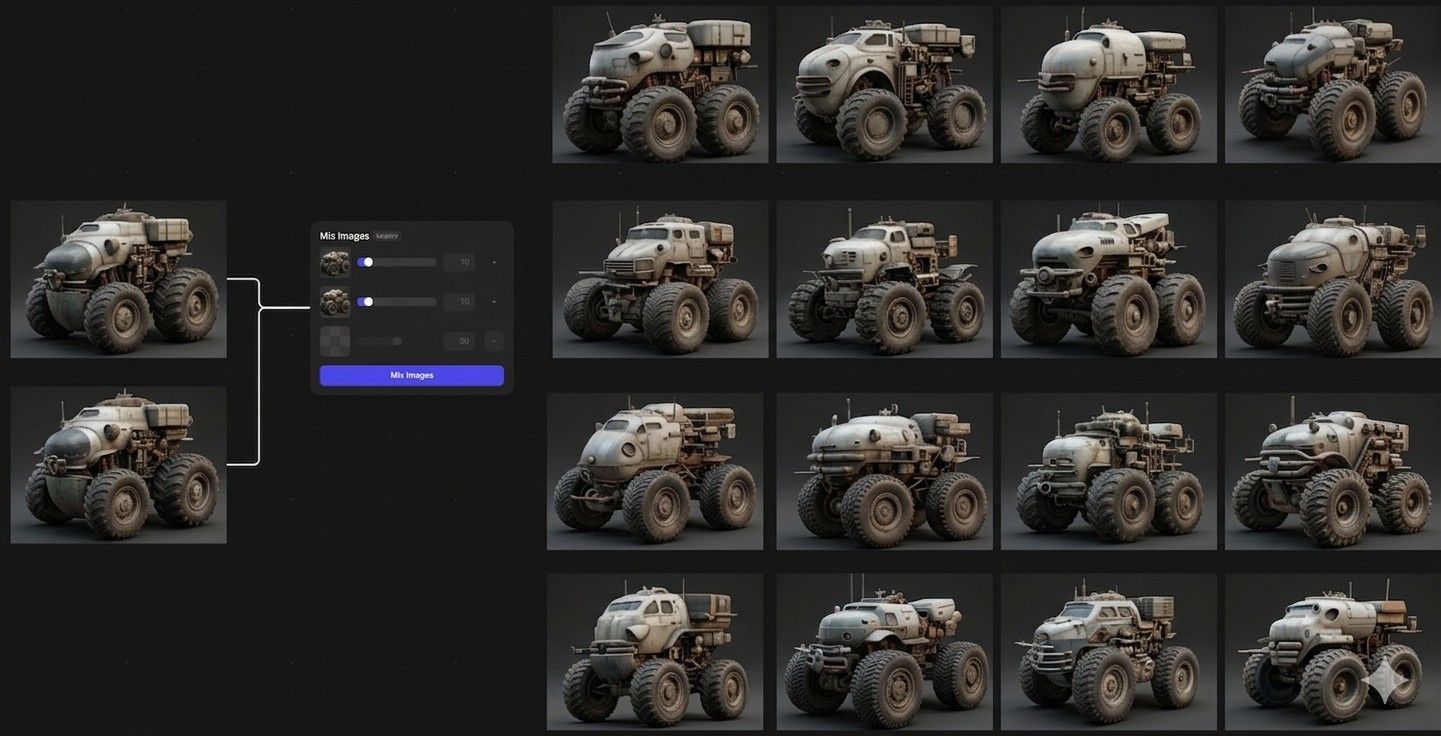Image resolution: width=1441 pixels, height=736 pixels.
Task: Select the second source image icon in the panel
Action: tap(335, 303)
